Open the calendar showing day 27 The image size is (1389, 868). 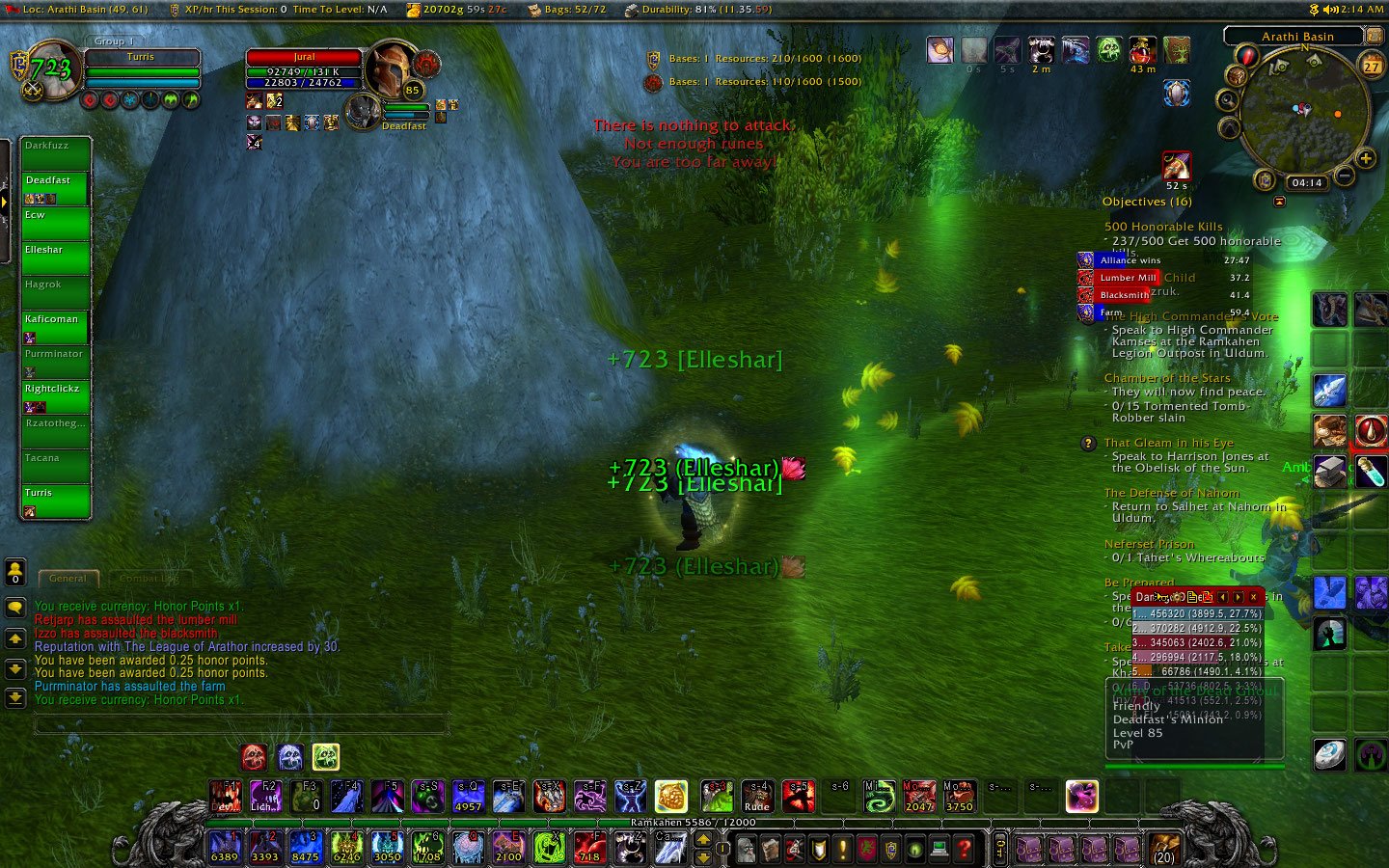[1371, 66]
